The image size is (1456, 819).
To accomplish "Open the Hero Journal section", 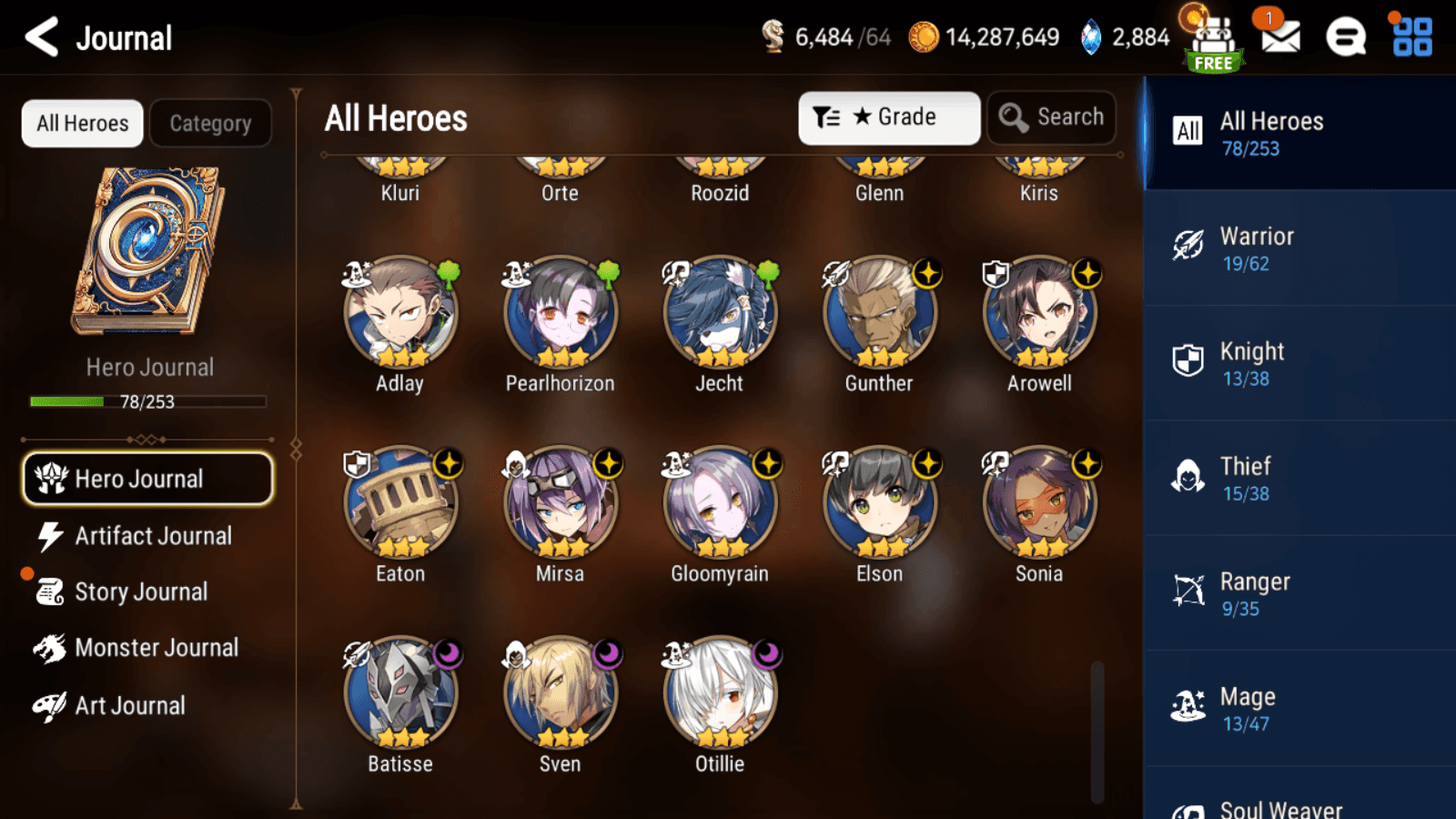I will pos(147,479).
